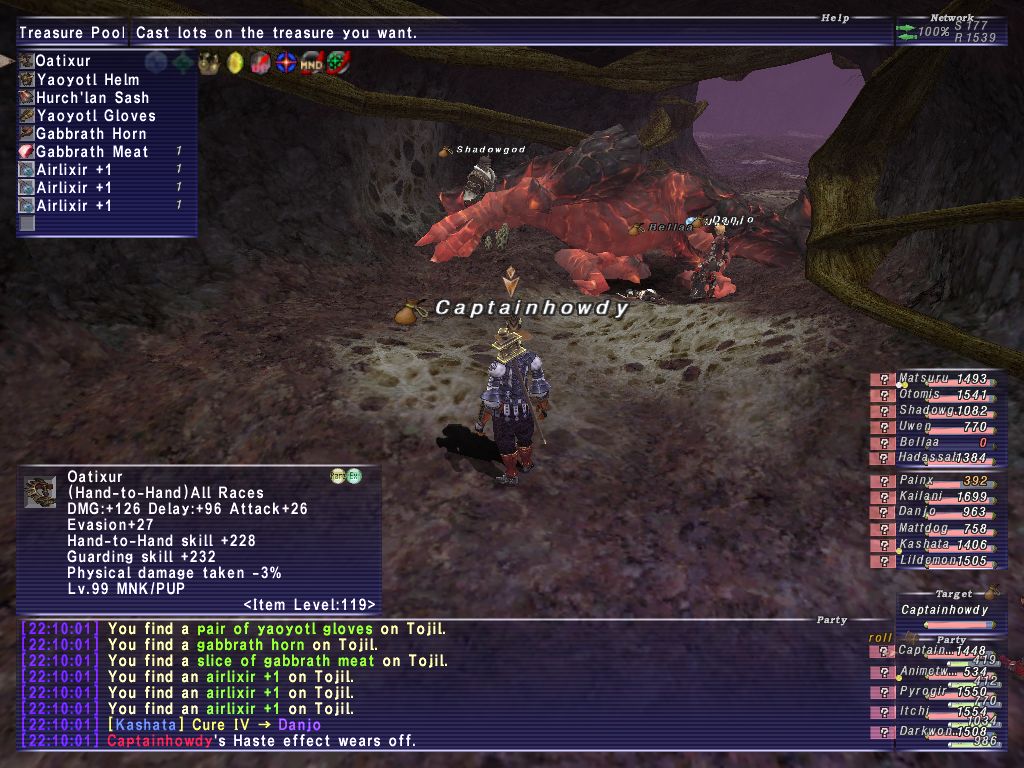Select the yellow gem status icon
The image size is (1024, 768).
[235, 62]
